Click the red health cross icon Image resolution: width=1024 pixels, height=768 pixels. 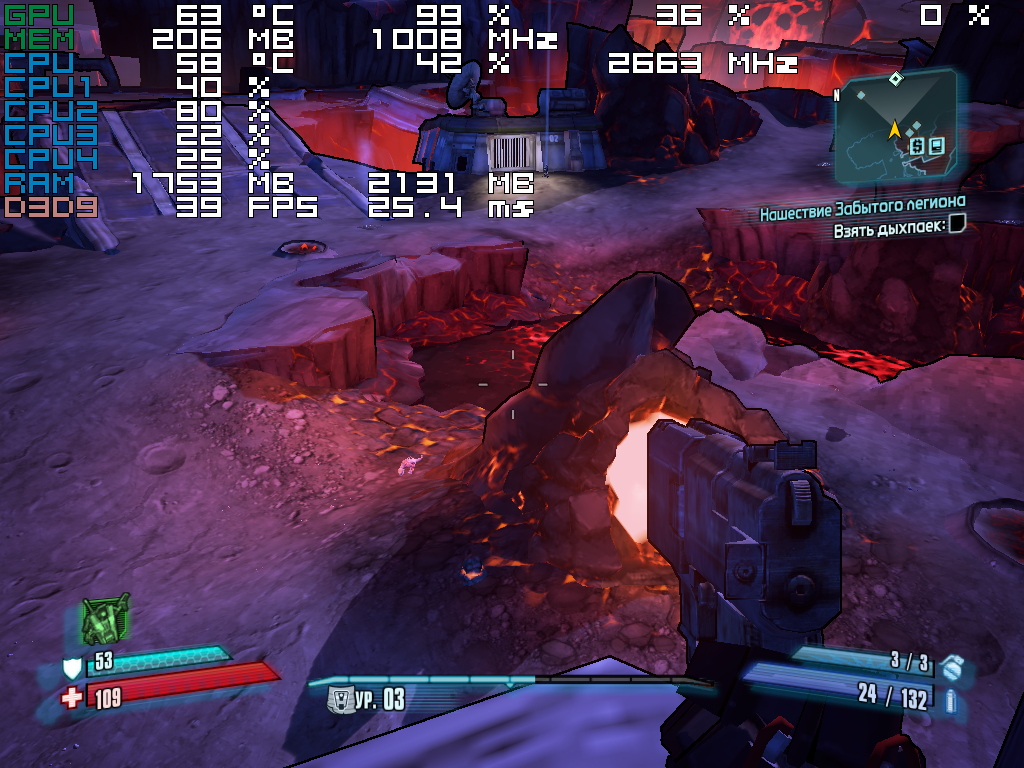pos(71,697)
